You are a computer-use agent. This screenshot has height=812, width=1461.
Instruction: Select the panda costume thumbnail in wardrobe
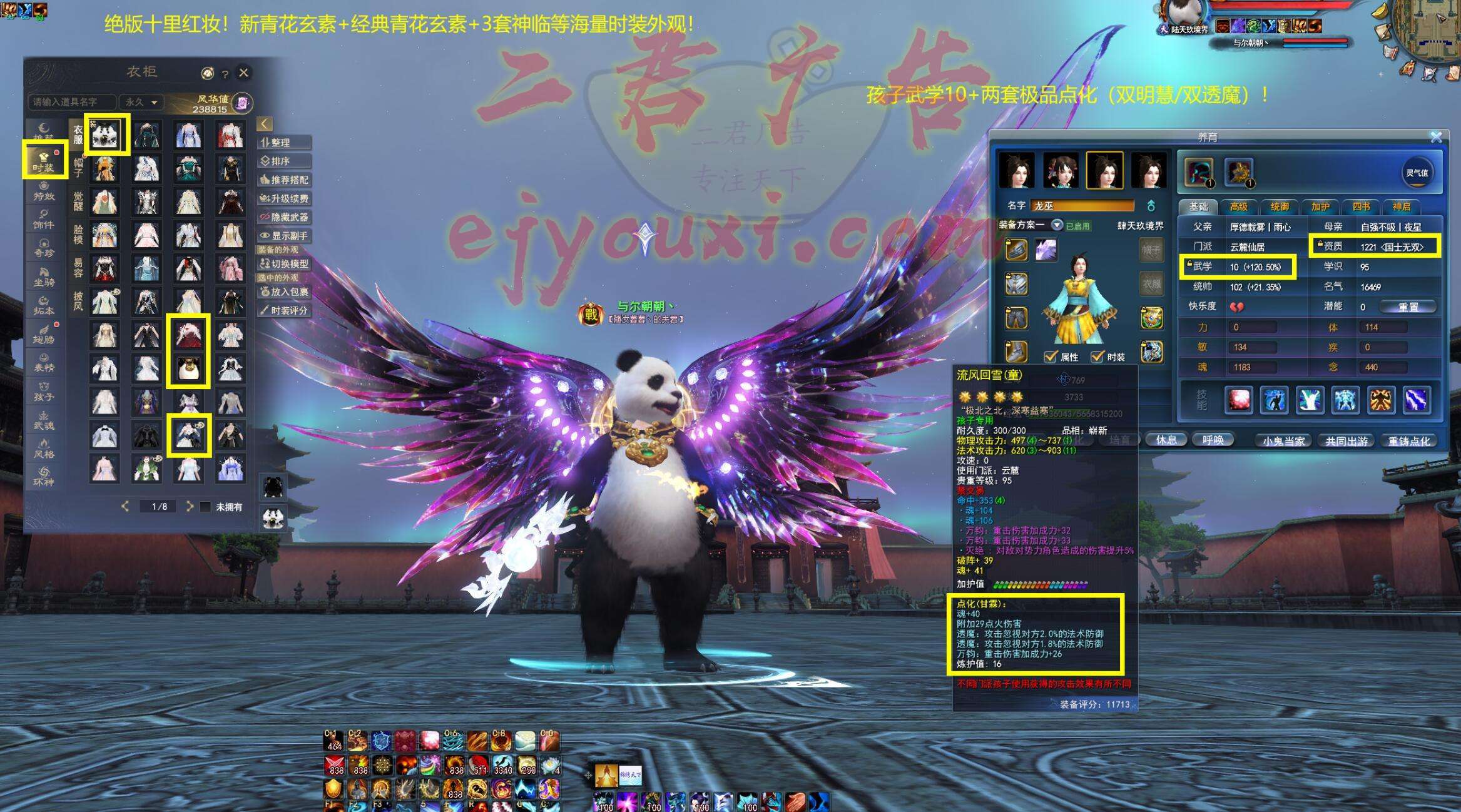pyautogui.click(x=108, y=134)
